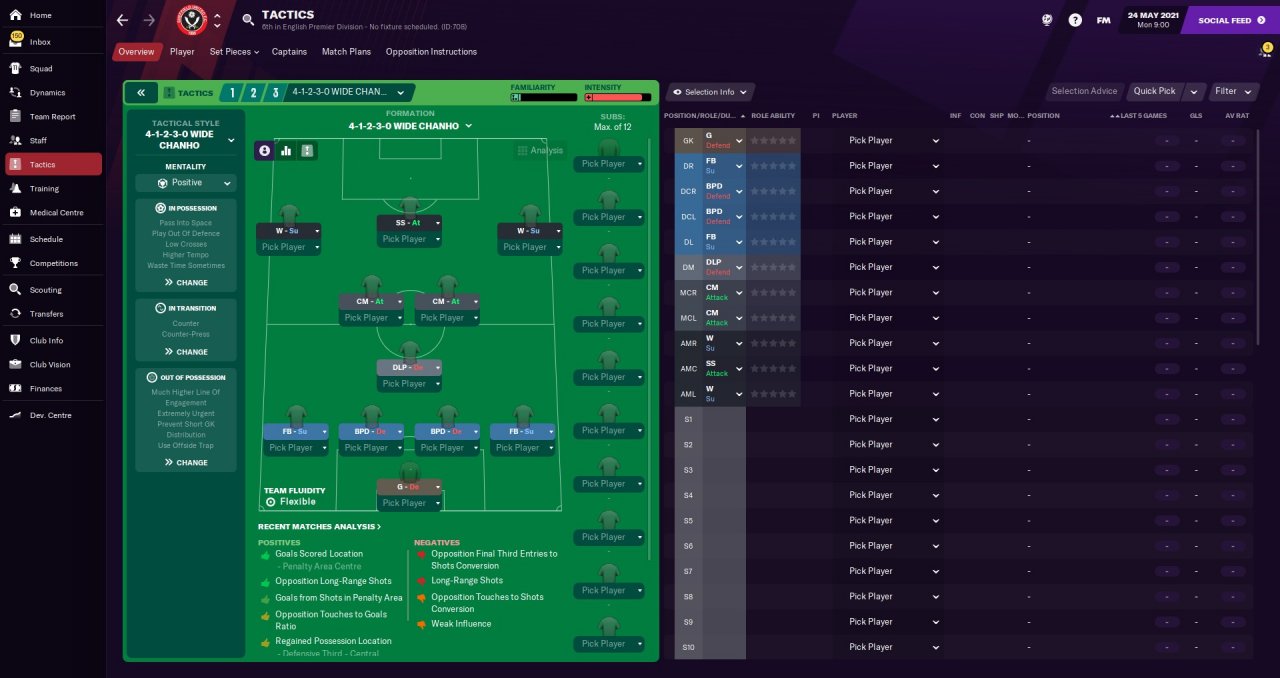This screenshot has width=1280, height=678.
Task: Select tactic slot number 2
Action: 253,93
